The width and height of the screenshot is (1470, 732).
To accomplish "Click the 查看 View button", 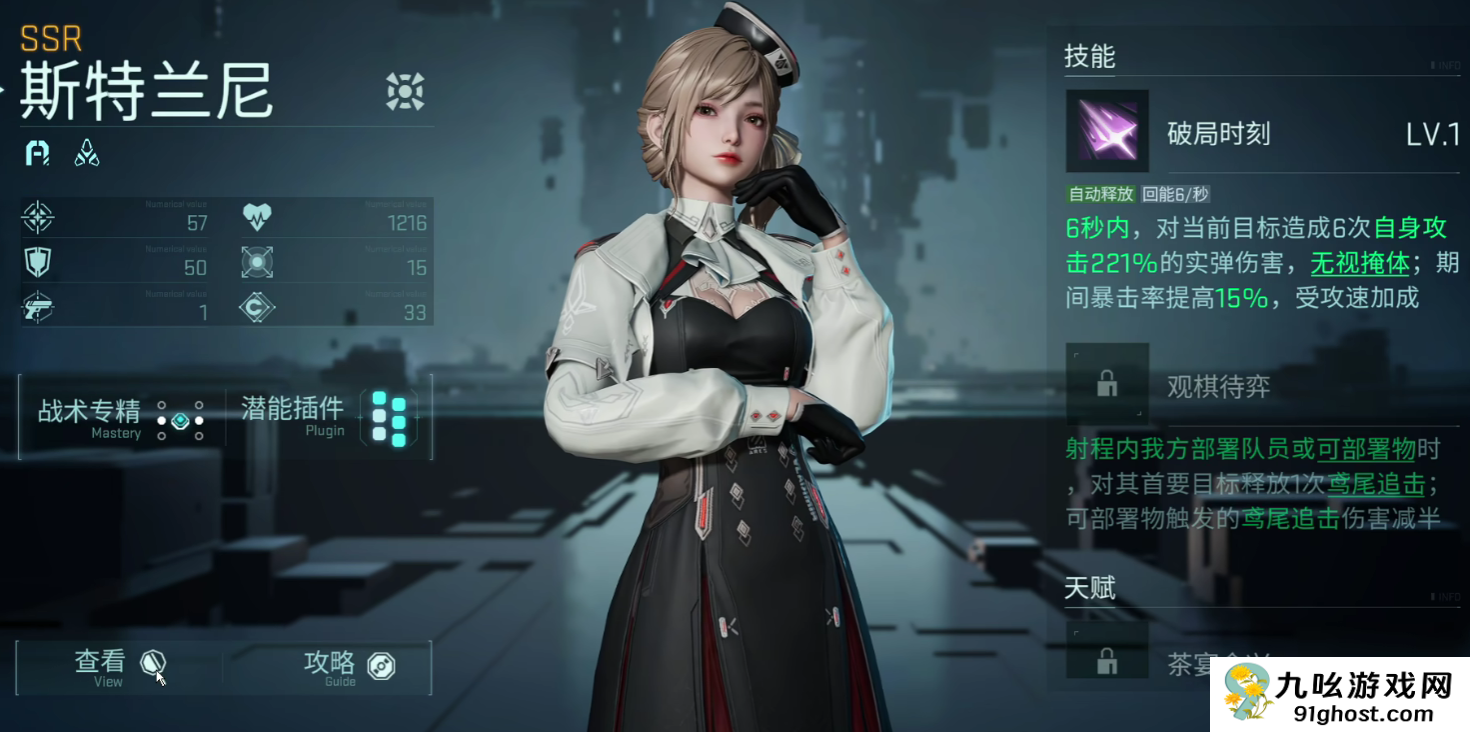I will pyautogui.click(x=118, y=667).
